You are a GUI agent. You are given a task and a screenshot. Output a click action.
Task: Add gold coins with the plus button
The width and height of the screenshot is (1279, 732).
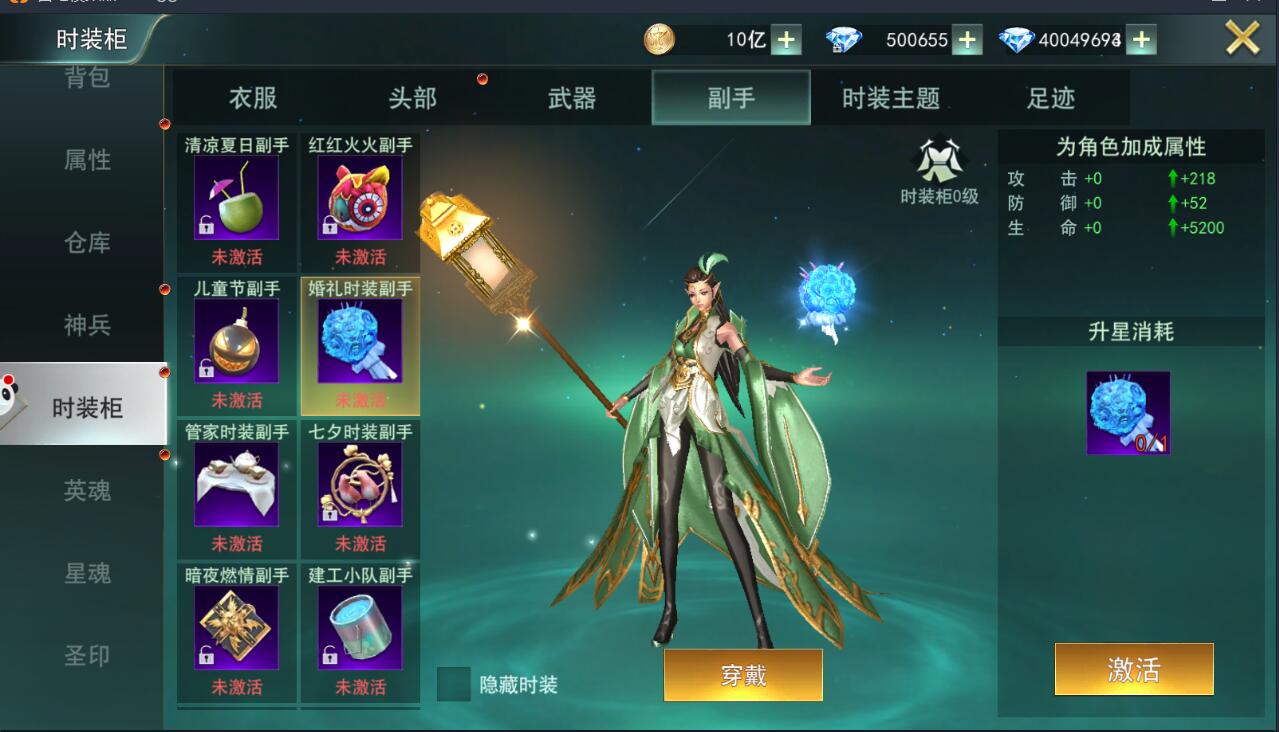(x=786, y=40)
